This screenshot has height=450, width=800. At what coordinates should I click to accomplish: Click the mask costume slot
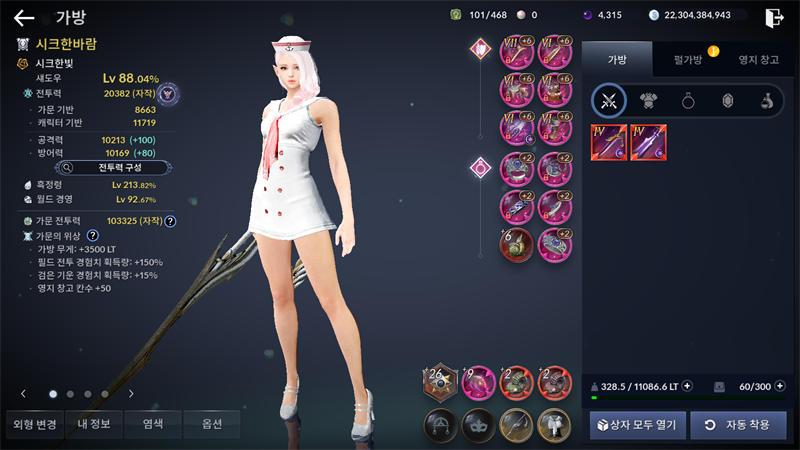[x=478, y=423]
